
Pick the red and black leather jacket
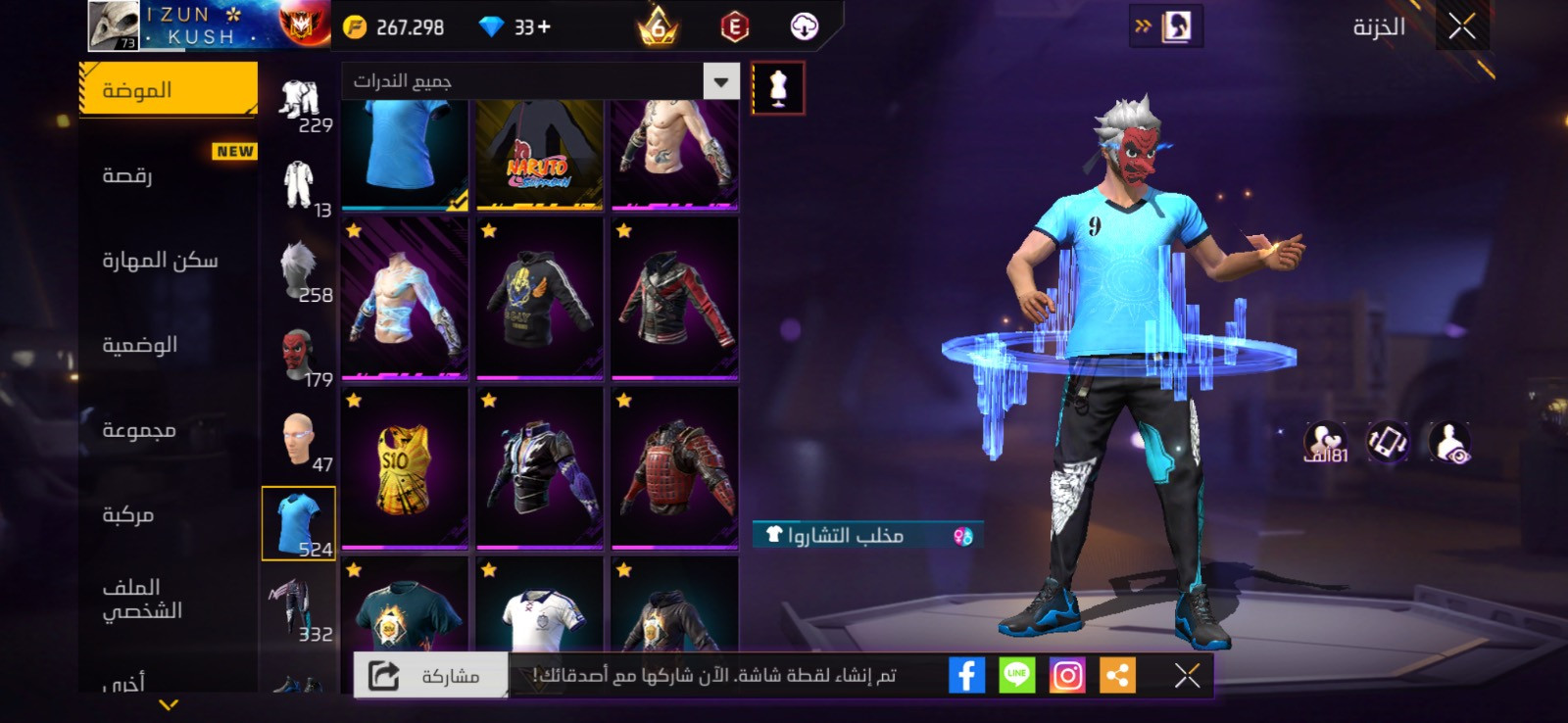pos(674,298)
